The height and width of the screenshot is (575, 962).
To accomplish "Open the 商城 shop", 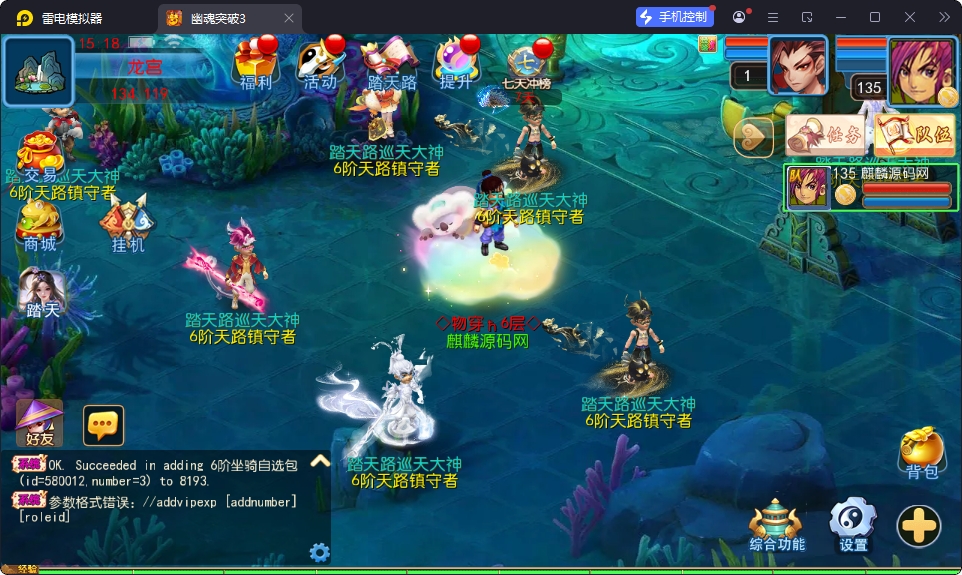I will (x=40, y=225).
